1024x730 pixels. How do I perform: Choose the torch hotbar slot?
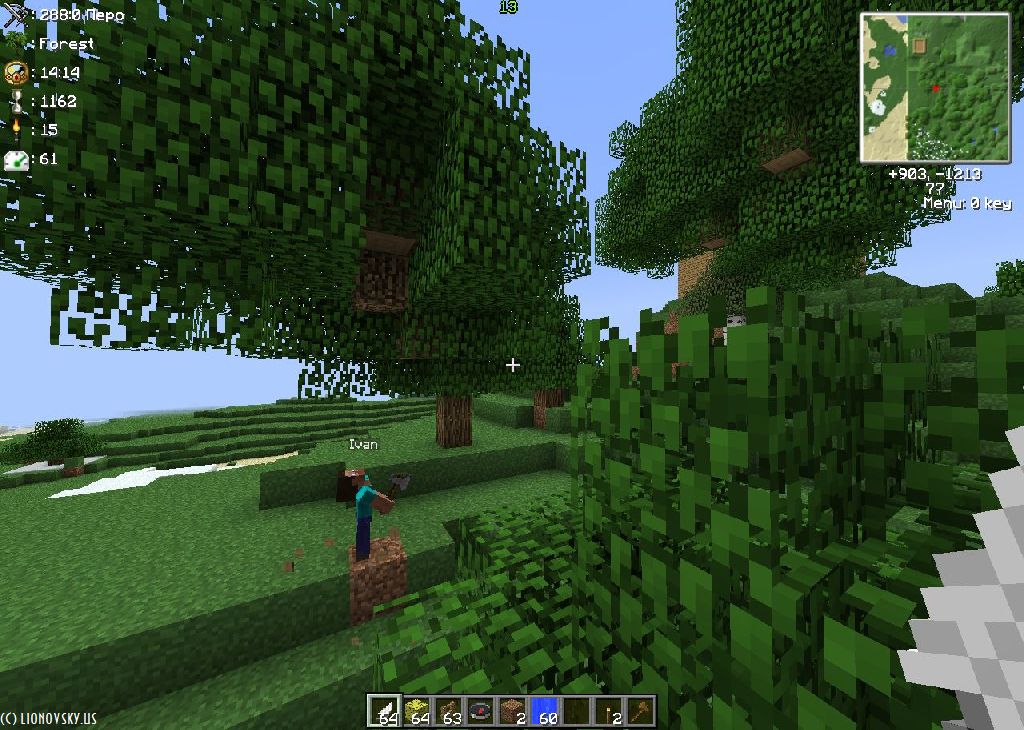point(609,710)
